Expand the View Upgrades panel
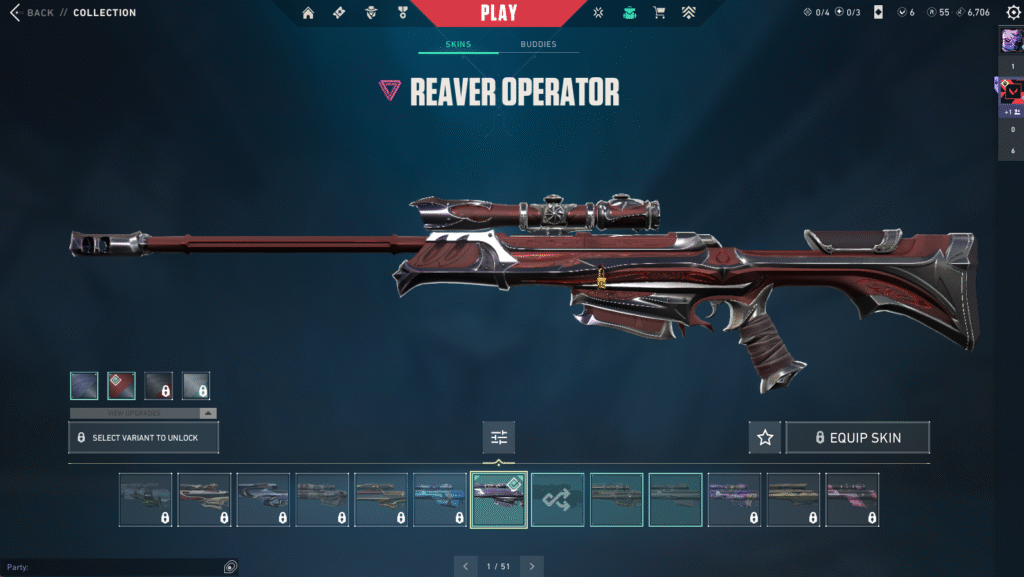The image size is (1024, 577). pyautogui.click(x=143, y=413)
